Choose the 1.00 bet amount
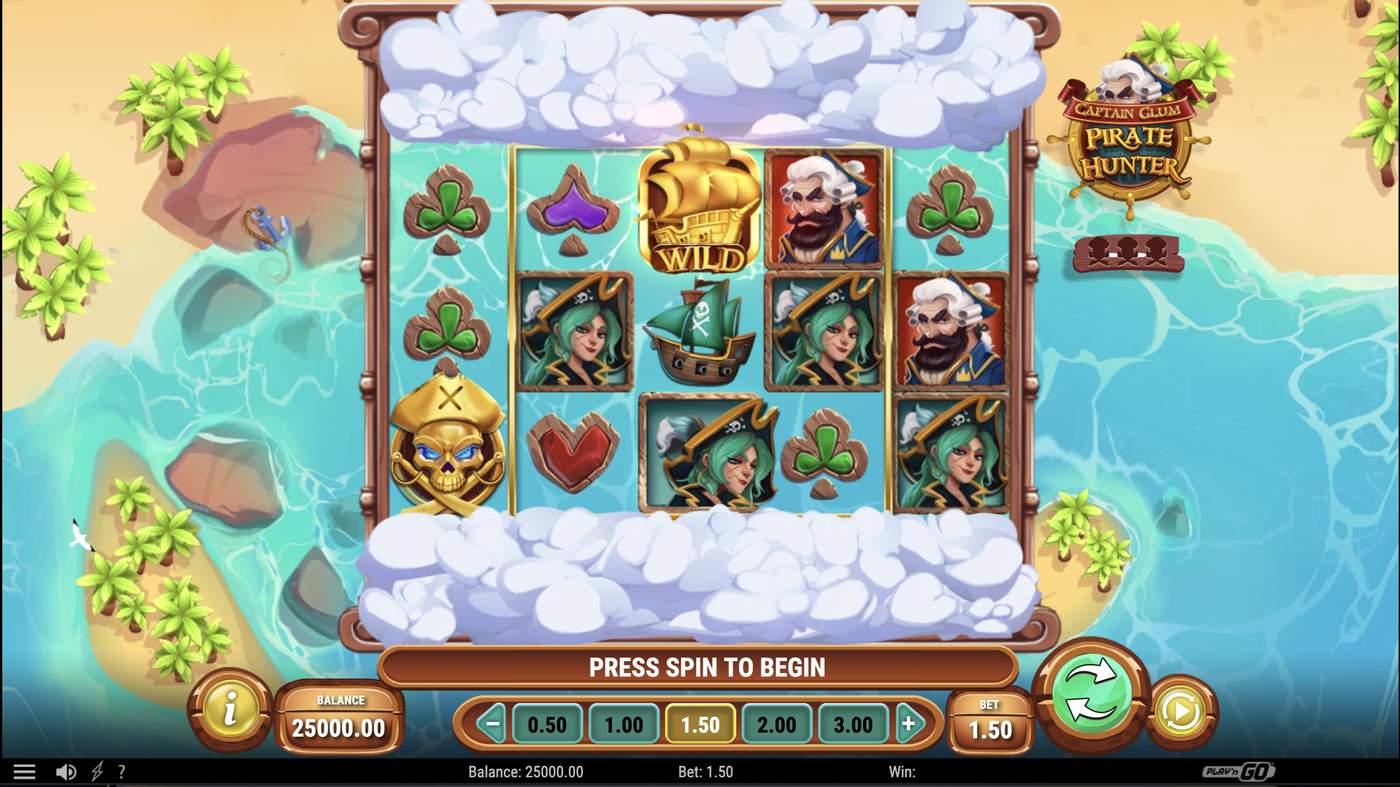Image resolution: width=1400 pixels, height=787 pixels. click(624, 723)
